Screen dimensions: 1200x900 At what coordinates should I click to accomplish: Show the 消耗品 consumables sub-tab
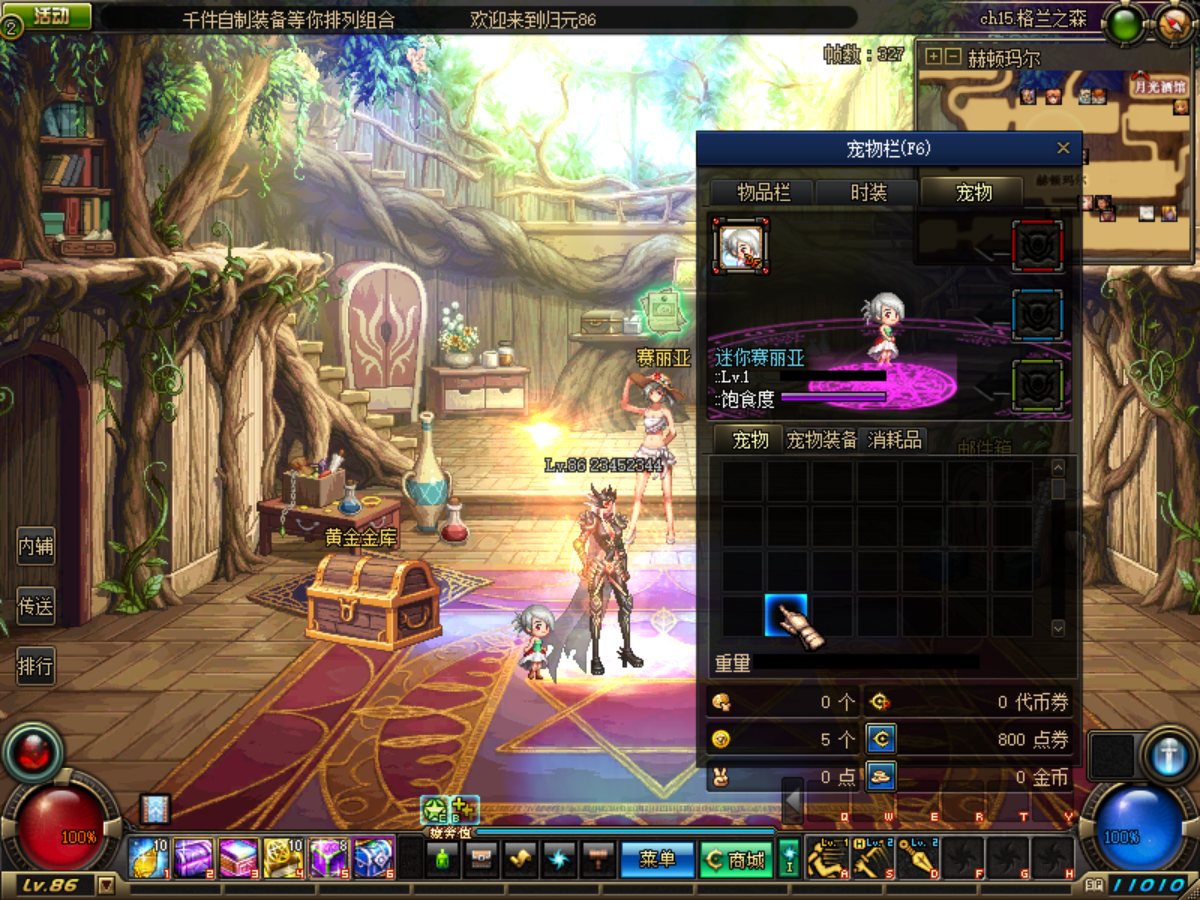point(895,440)
